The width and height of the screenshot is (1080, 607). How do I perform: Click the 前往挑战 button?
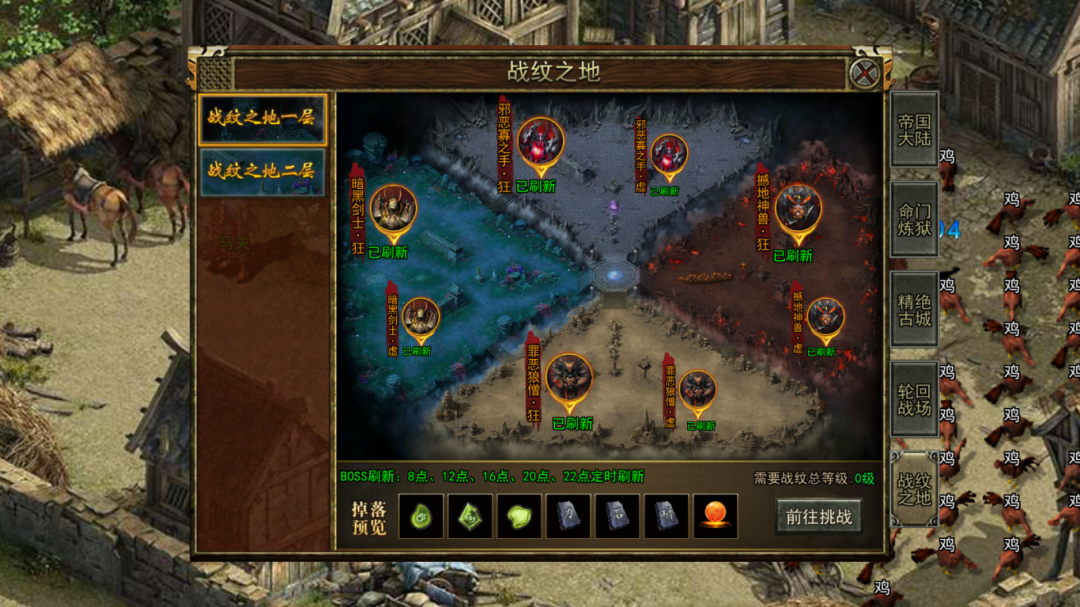click(x=818, y=516)
